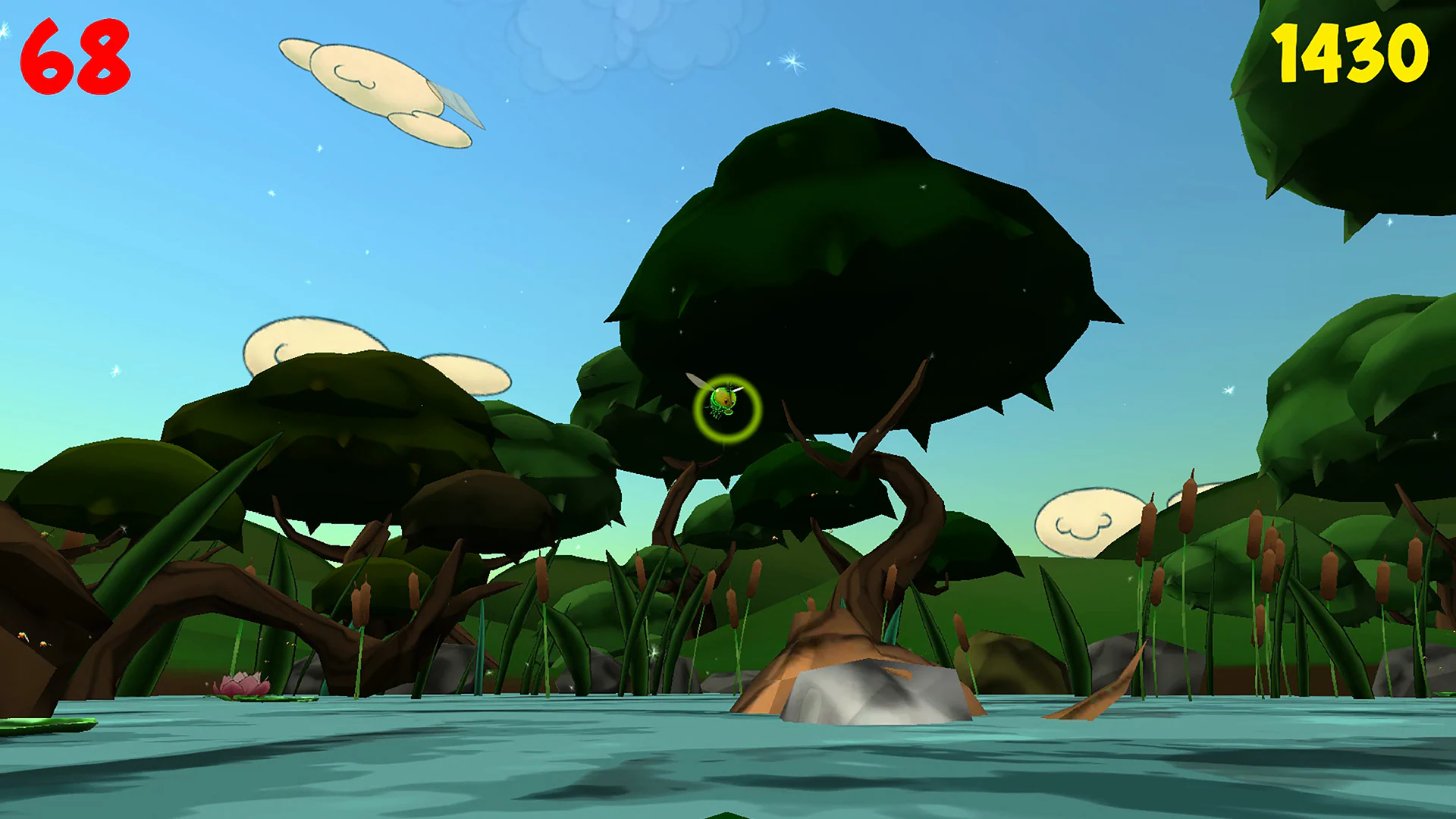Click the firefly near the left tree trunk

coord(22,635)
